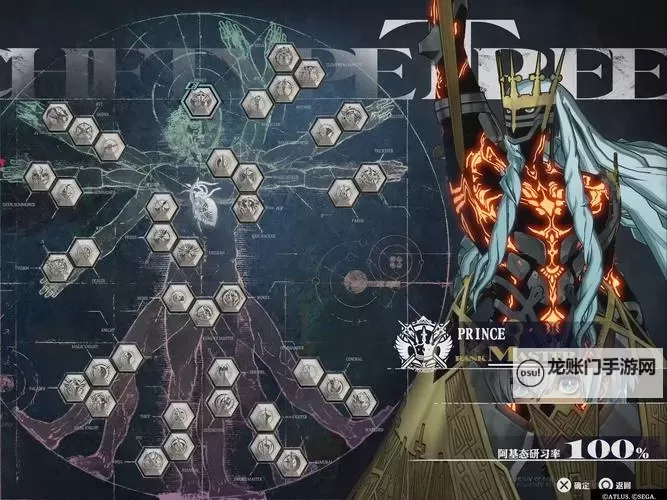Select the Magic Knight archetype hexagon
Image resolution: width=667 pixels, height=500 pixels.
coord(100,373)
